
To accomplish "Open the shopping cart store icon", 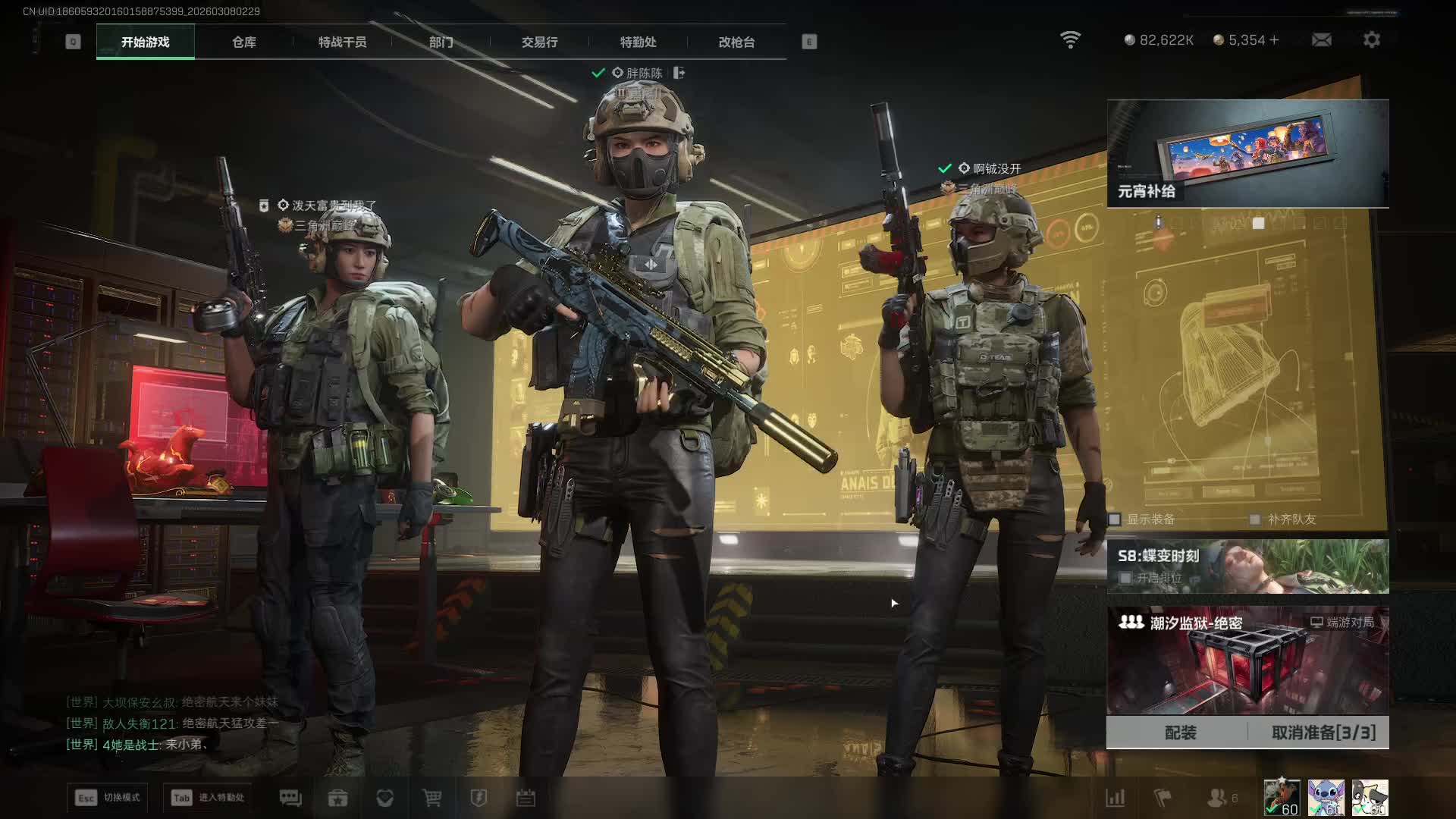I will (x=431, y=798).
